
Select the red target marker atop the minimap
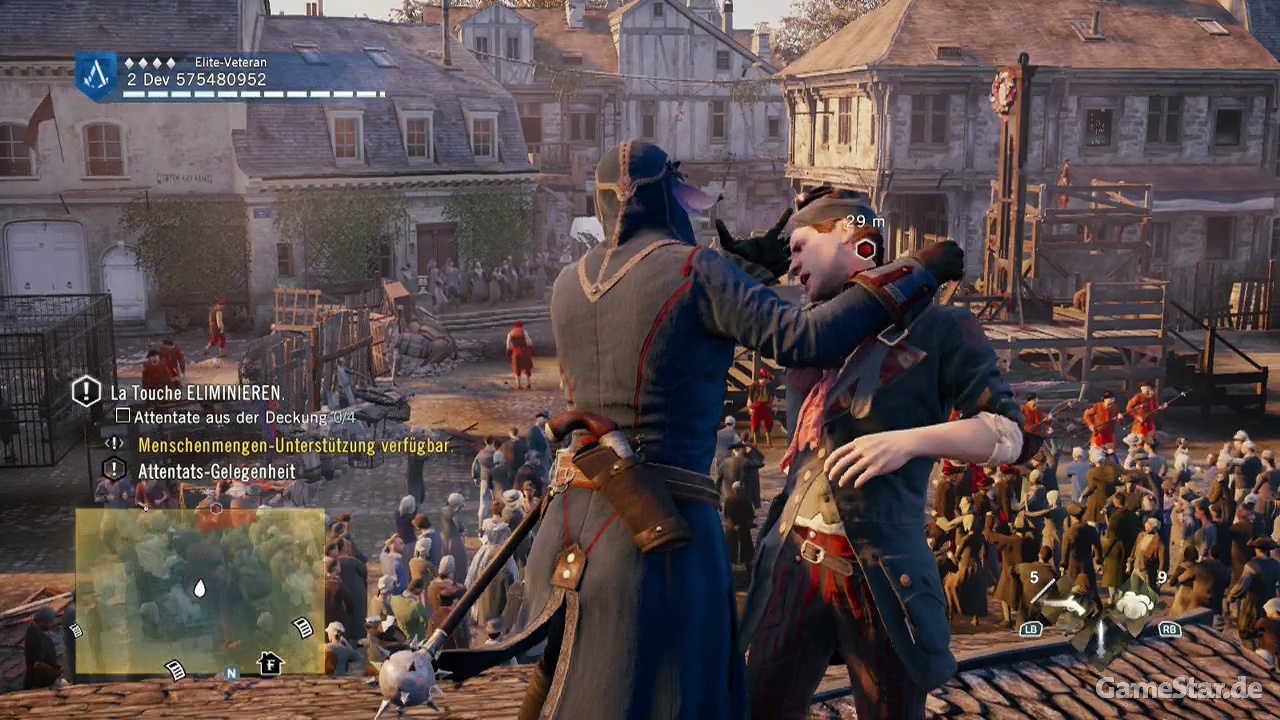216,509
